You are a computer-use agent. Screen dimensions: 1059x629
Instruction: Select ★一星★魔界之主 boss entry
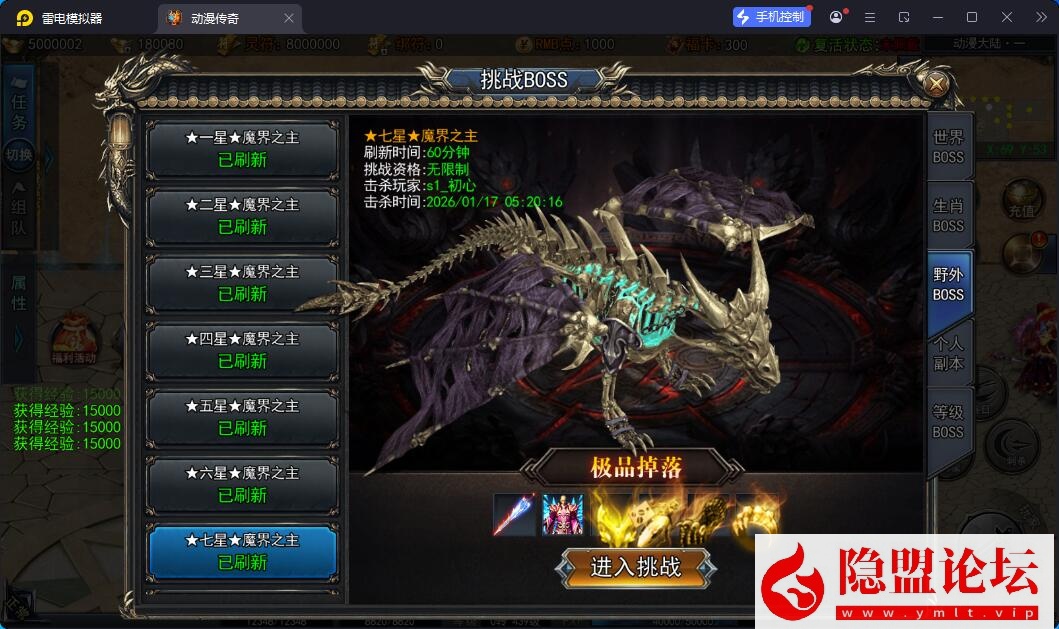coord(242,148)
